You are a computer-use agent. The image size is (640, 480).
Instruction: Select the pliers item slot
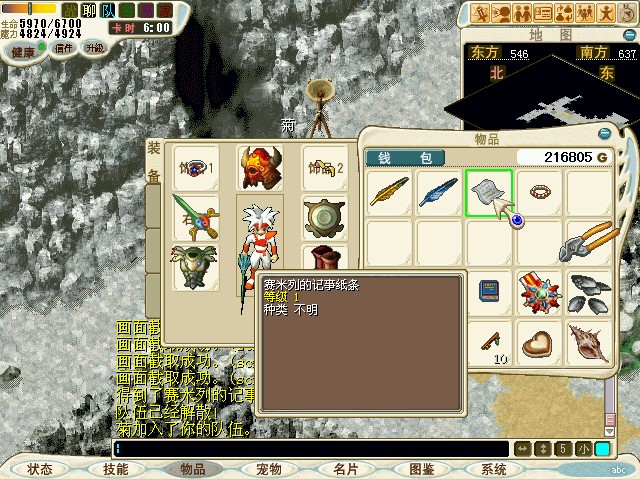pyautogui.click(x=590, y=241)
